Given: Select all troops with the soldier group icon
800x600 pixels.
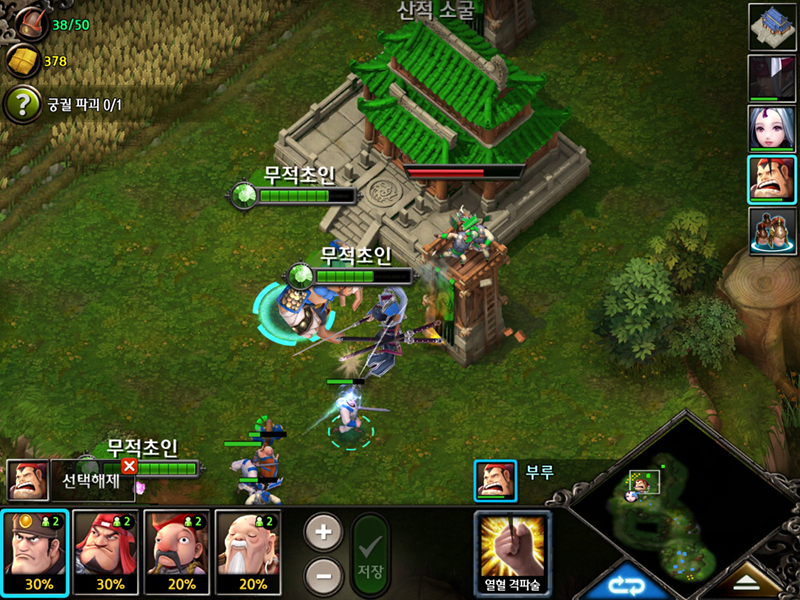Looking at the screenshot, I should (x=772, y=231).
